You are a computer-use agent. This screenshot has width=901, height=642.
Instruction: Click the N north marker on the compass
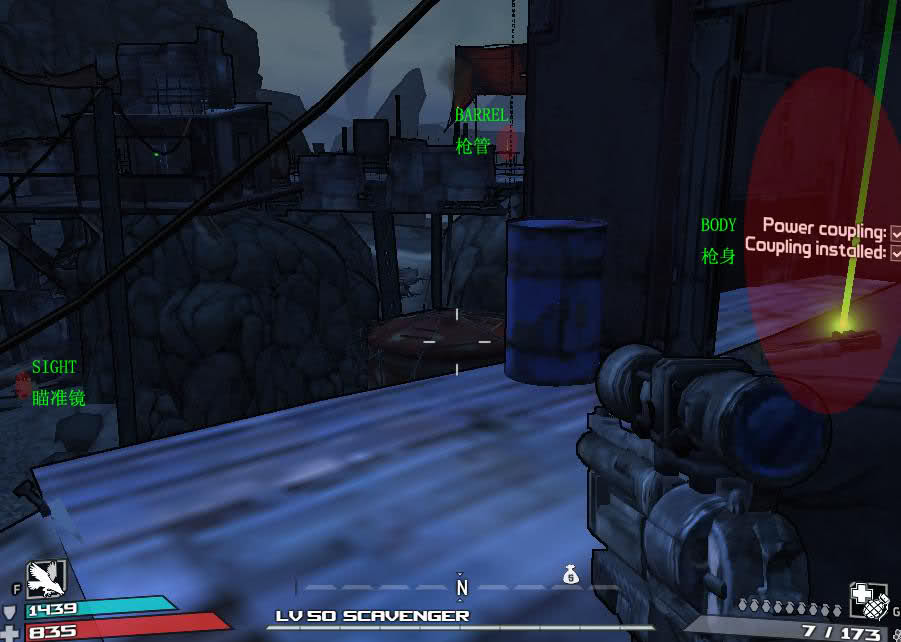click(x=462, y=588)
